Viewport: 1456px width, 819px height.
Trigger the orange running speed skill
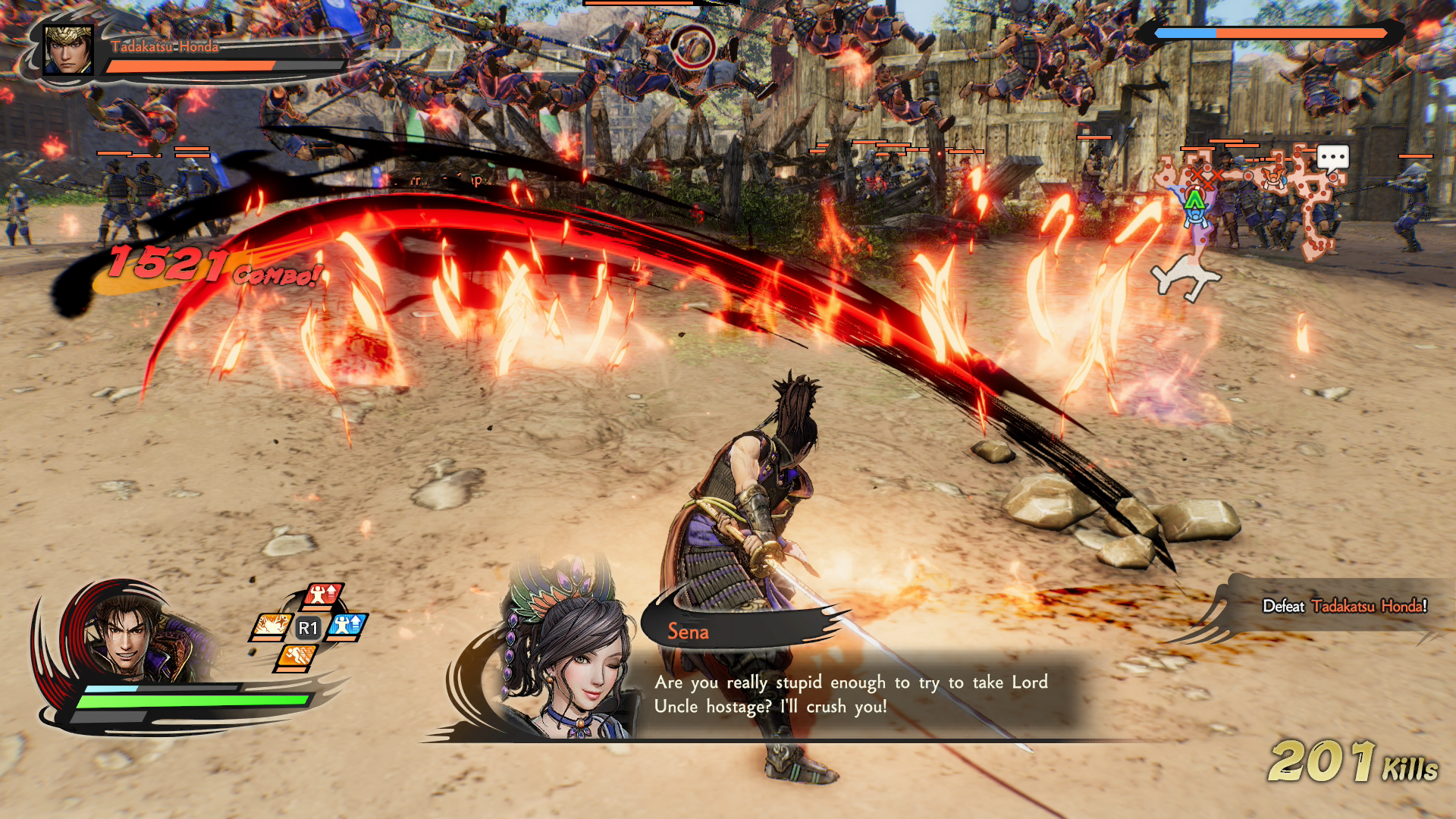(x=297, y=656)
